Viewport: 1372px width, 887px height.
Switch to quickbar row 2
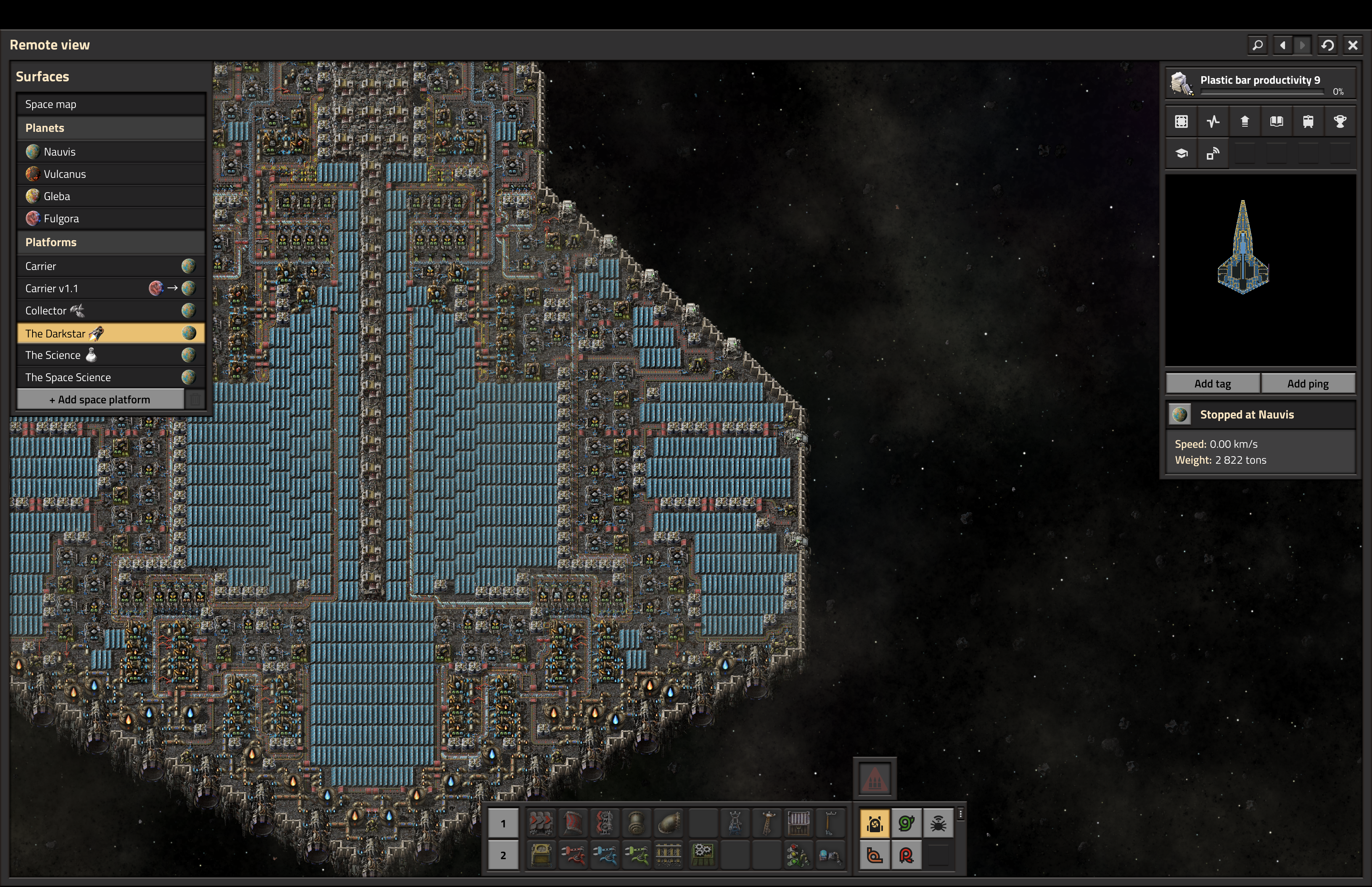coord(503,856)
